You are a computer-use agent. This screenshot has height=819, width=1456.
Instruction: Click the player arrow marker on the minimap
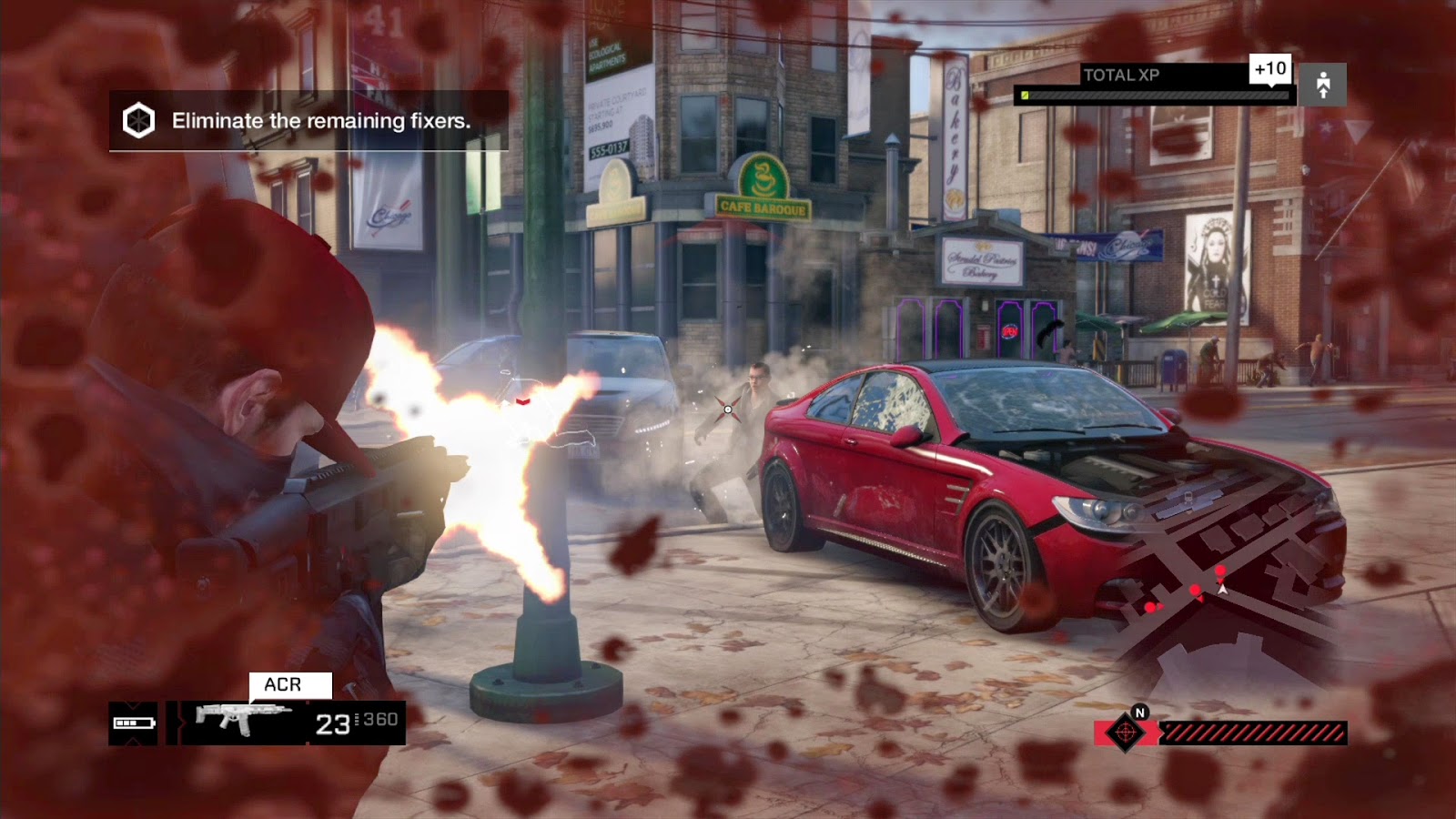pos(1221,589)
